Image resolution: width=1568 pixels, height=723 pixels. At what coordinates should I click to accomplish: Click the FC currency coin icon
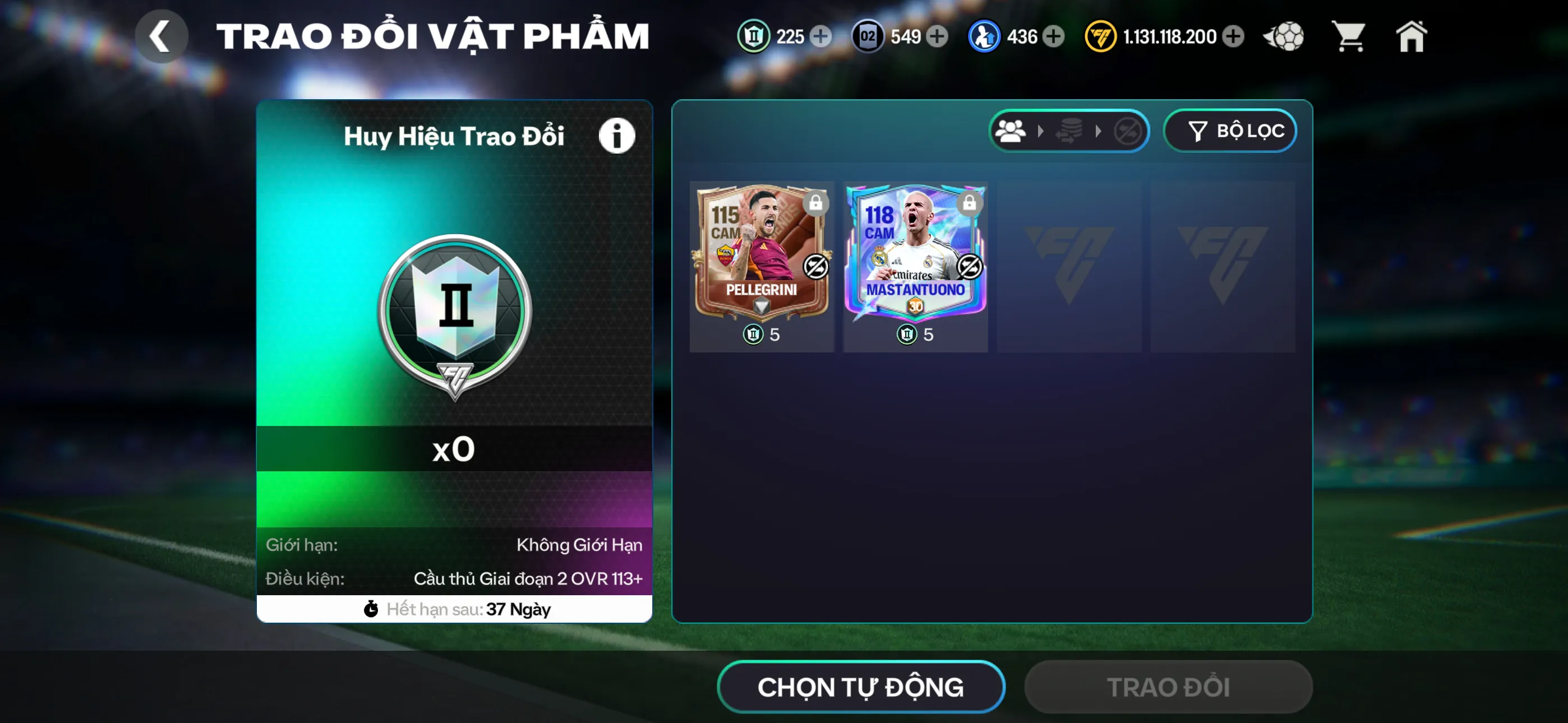(x=1100, y=36)
